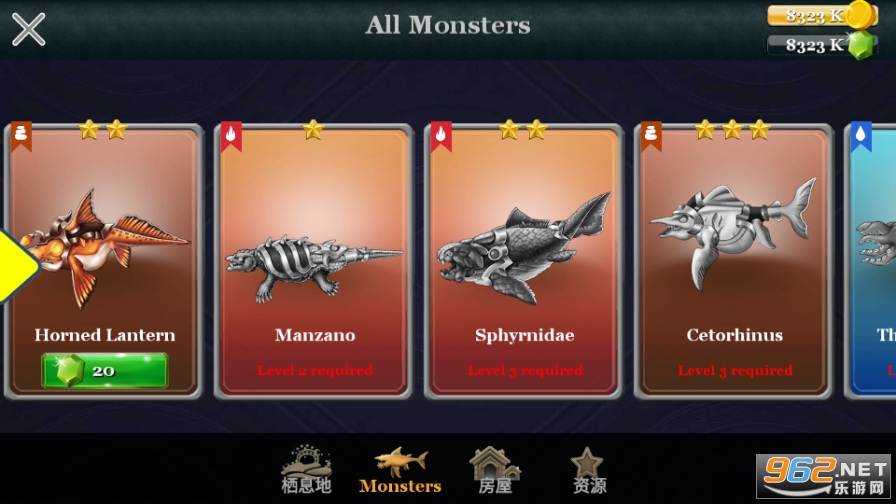Switch to the 栖息地 habitat tab
Image resolution: width=896 pixels, height=504 pixels.
[306, 470]
